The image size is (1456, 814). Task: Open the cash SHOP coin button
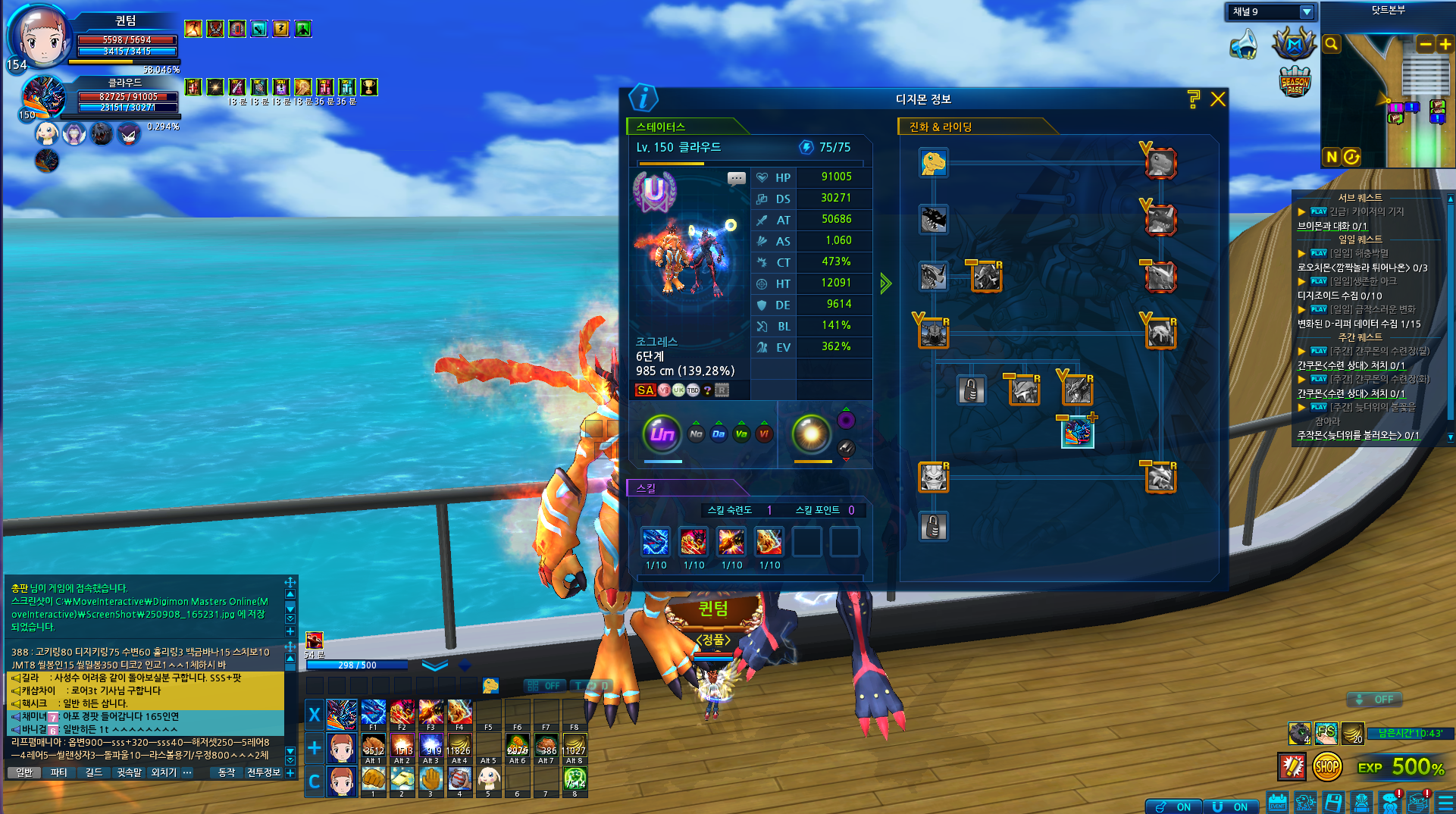(1326, 767)
